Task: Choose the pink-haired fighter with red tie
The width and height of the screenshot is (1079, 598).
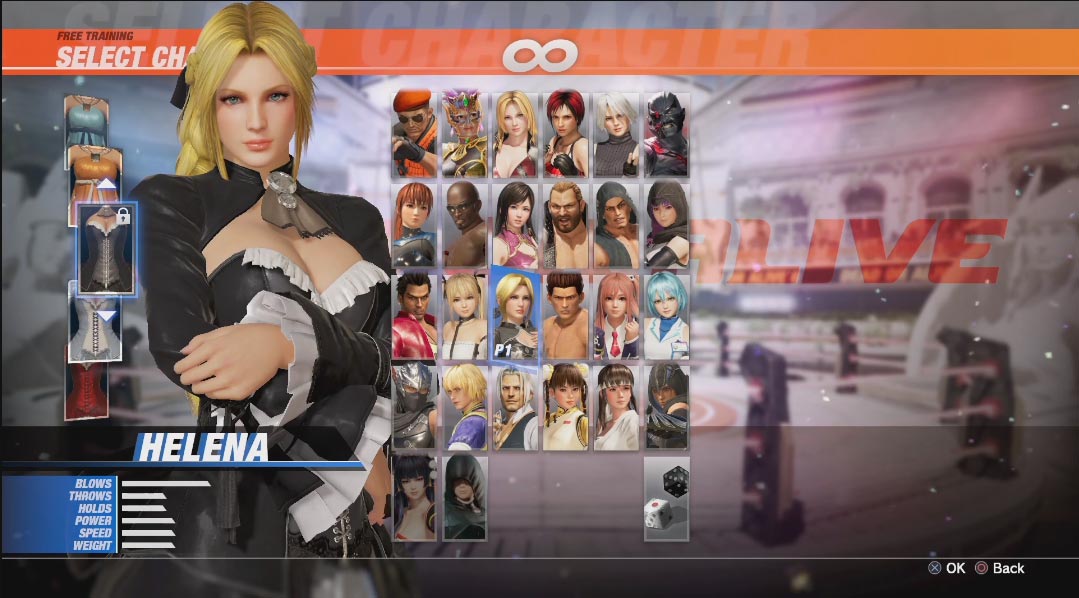Action: (616, 316)
